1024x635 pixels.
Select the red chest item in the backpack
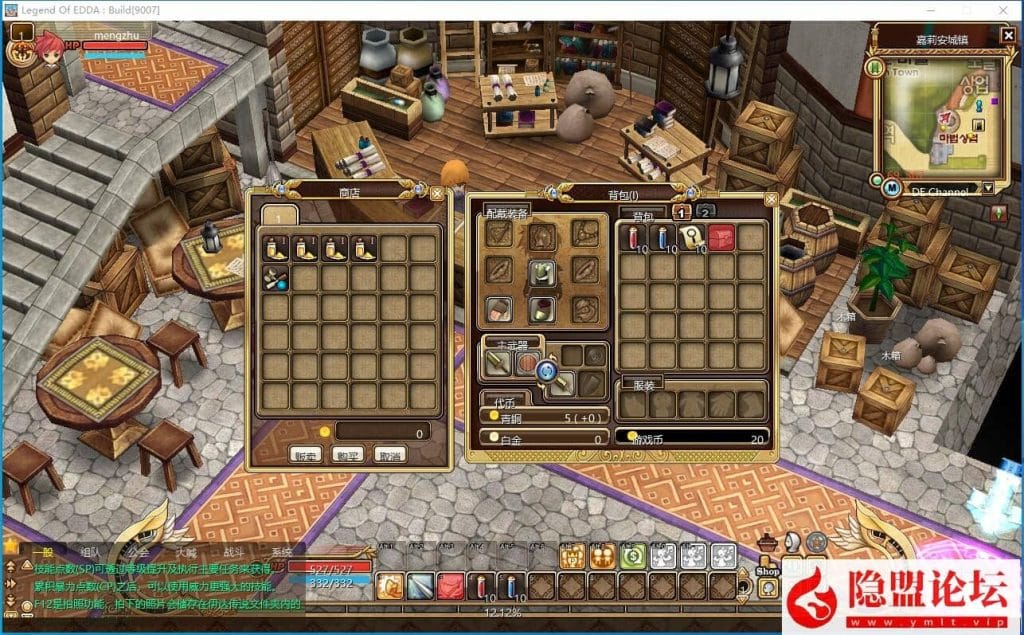click(722, 238)
